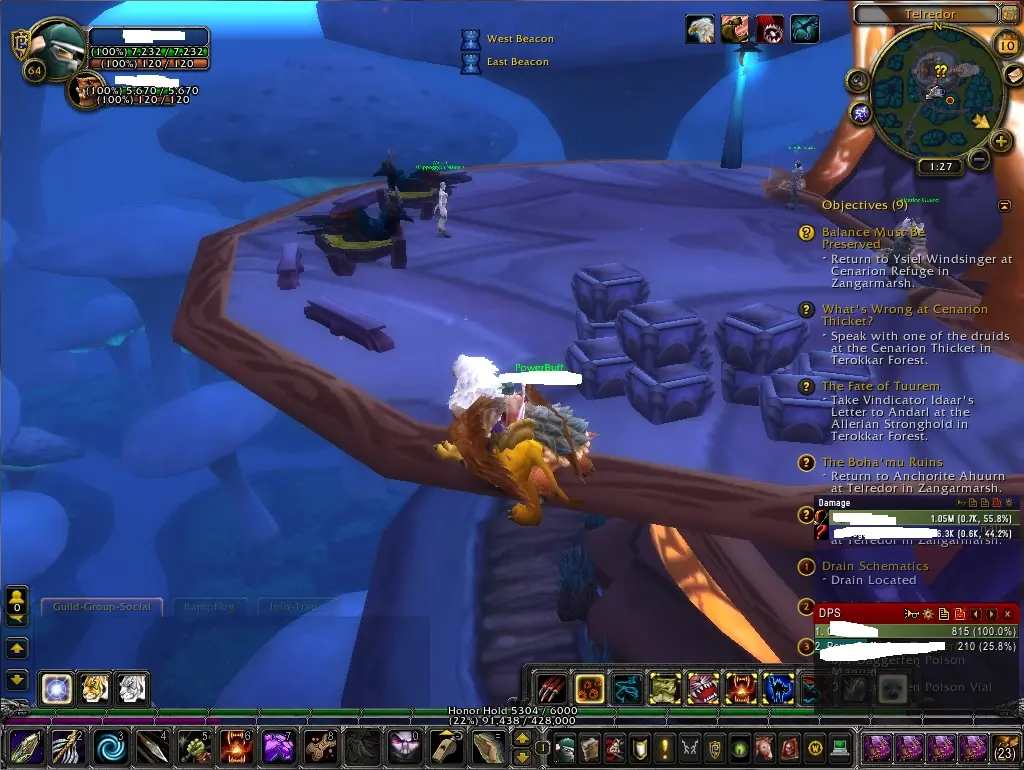Select The Fate of Tuurem quest
The width and height of the screenshot is (1024, 770).
(x=880, y=386)
